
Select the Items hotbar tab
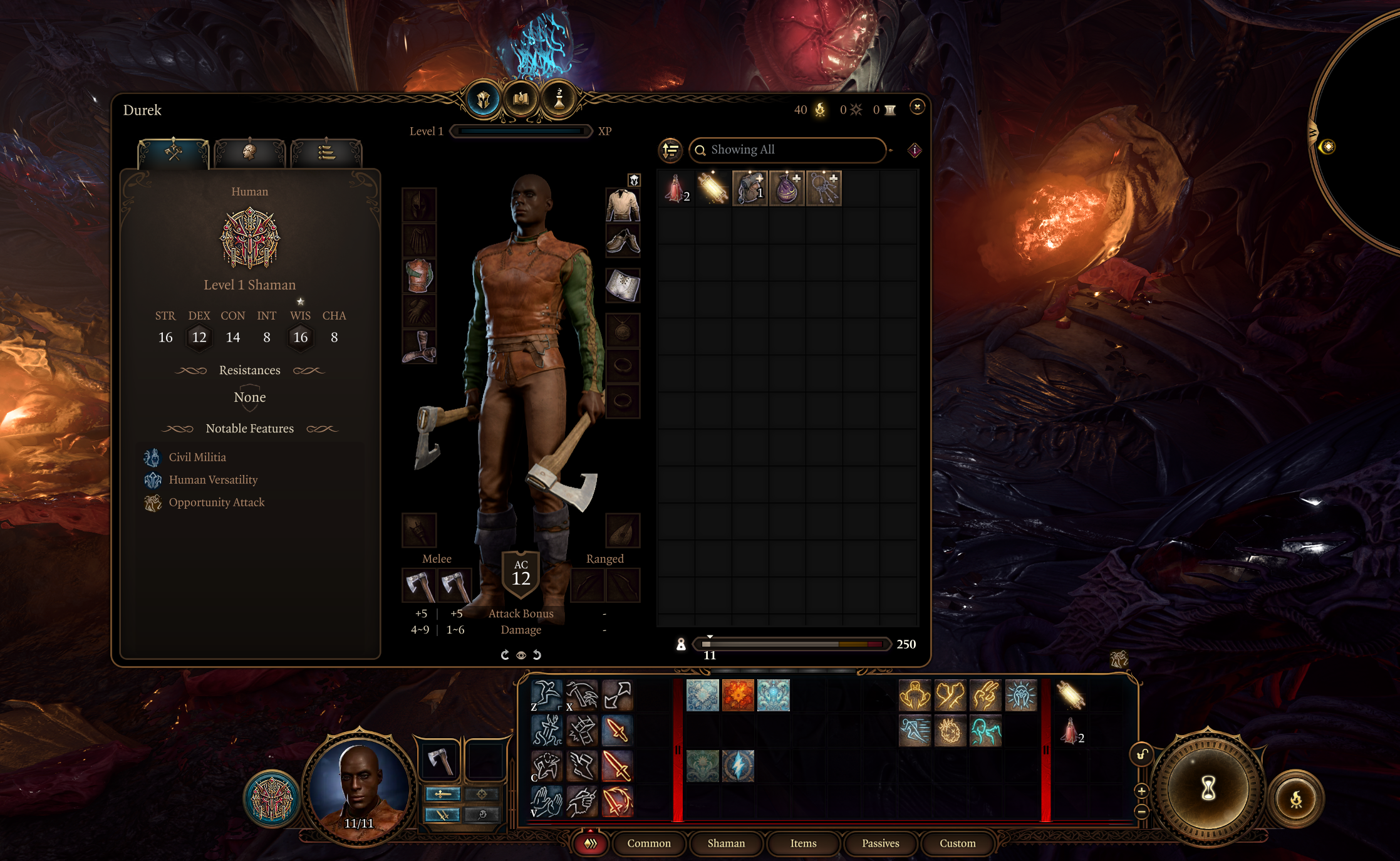click(x=803, y=843)
